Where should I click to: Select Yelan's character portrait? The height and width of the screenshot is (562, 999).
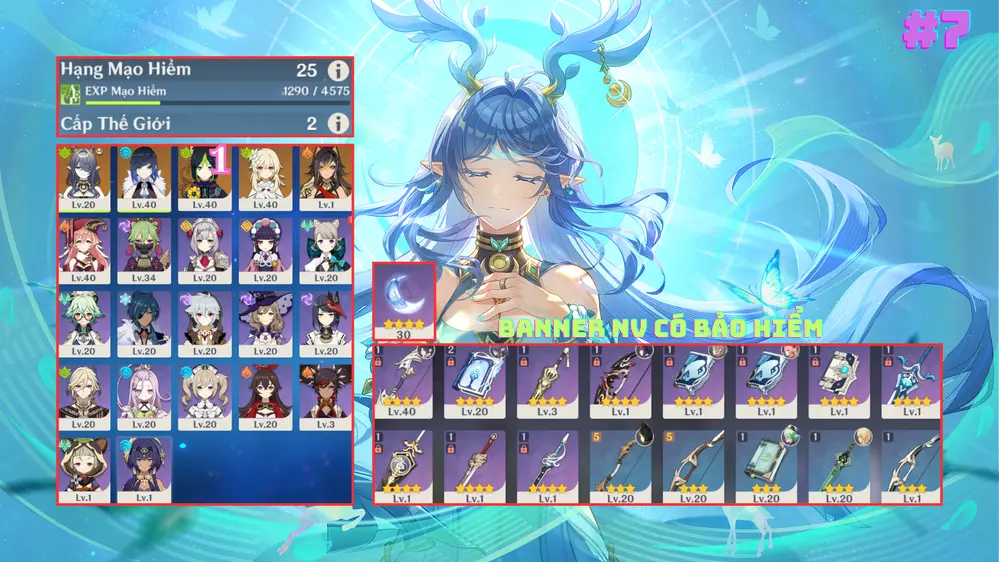click(145, 177)
